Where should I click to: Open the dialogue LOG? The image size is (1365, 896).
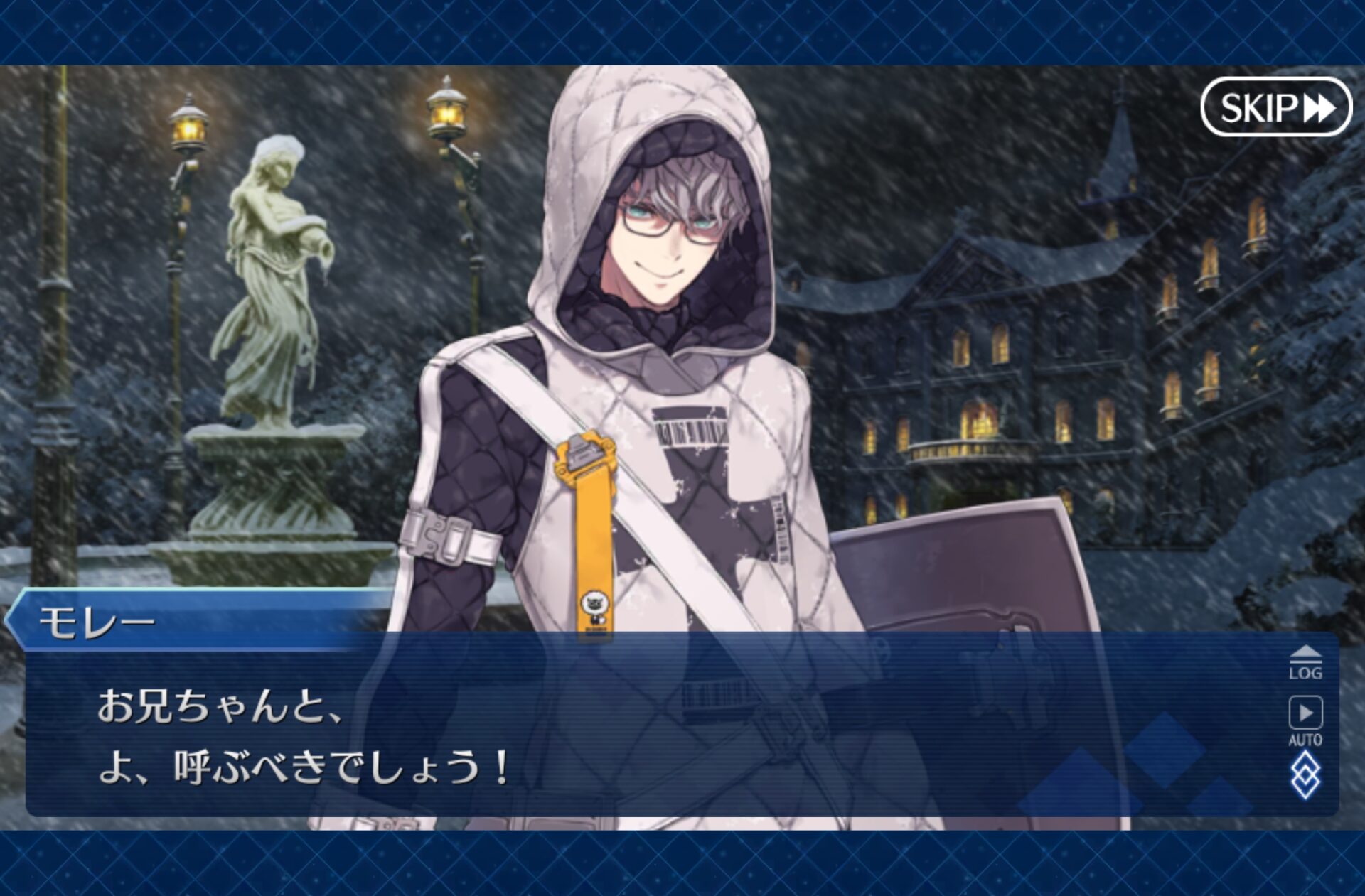click(1305, 663)
